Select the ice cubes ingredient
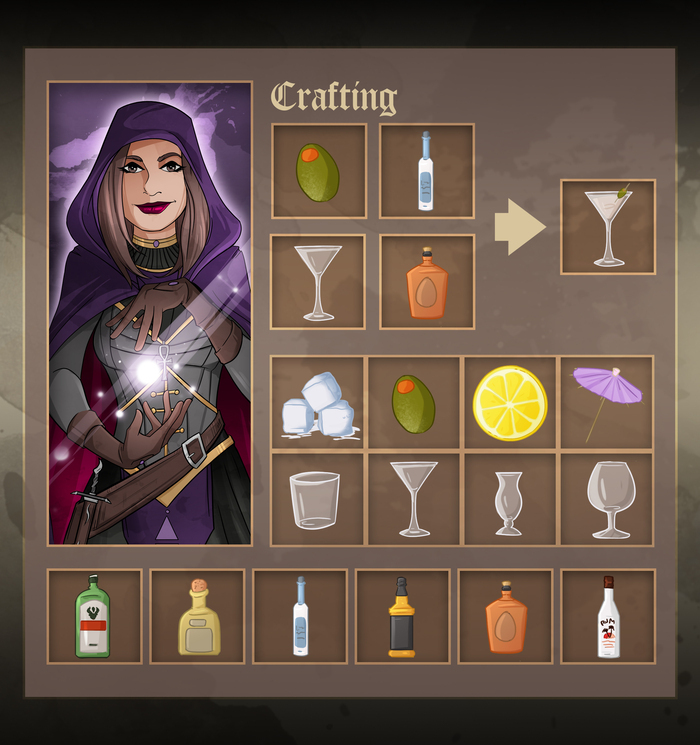 coord(318,402)
